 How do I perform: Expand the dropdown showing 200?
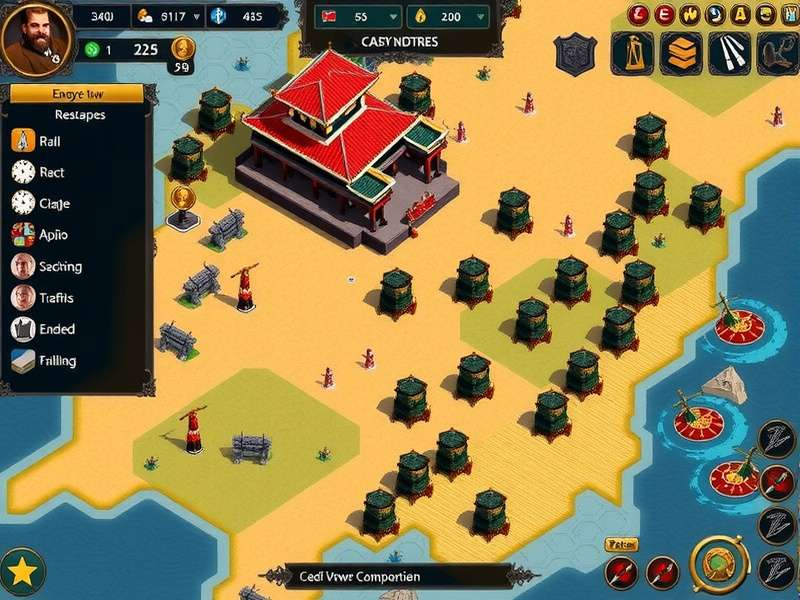coord(449,17)
